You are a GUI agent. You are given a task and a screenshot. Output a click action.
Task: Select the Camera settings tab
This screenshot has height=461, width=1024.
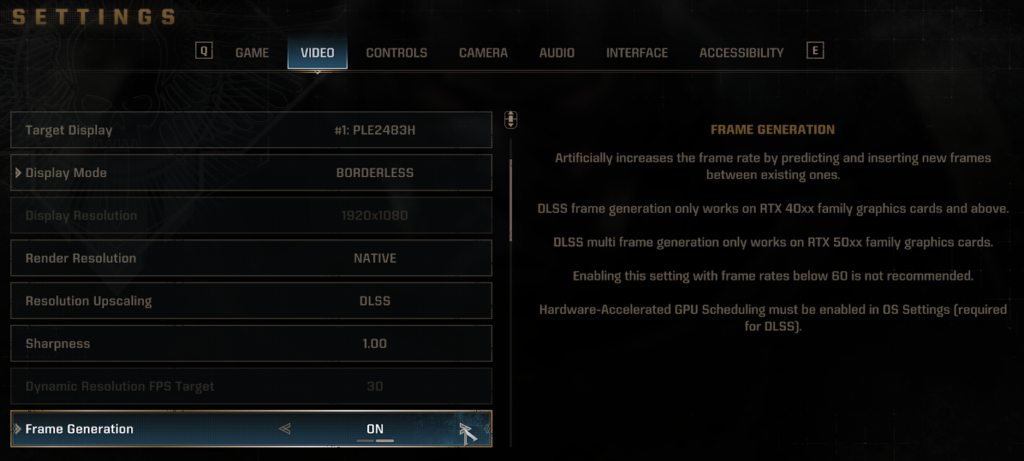click(483, 53)
